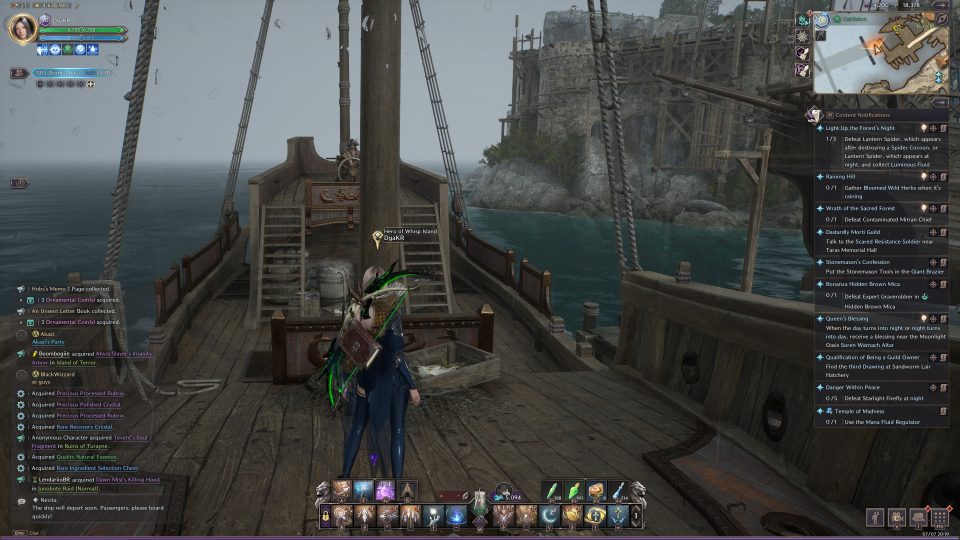Viewport: 960px width, 540px height.
Task: Select the Light Up the Forest's Night quest
Action: [860, 128]
